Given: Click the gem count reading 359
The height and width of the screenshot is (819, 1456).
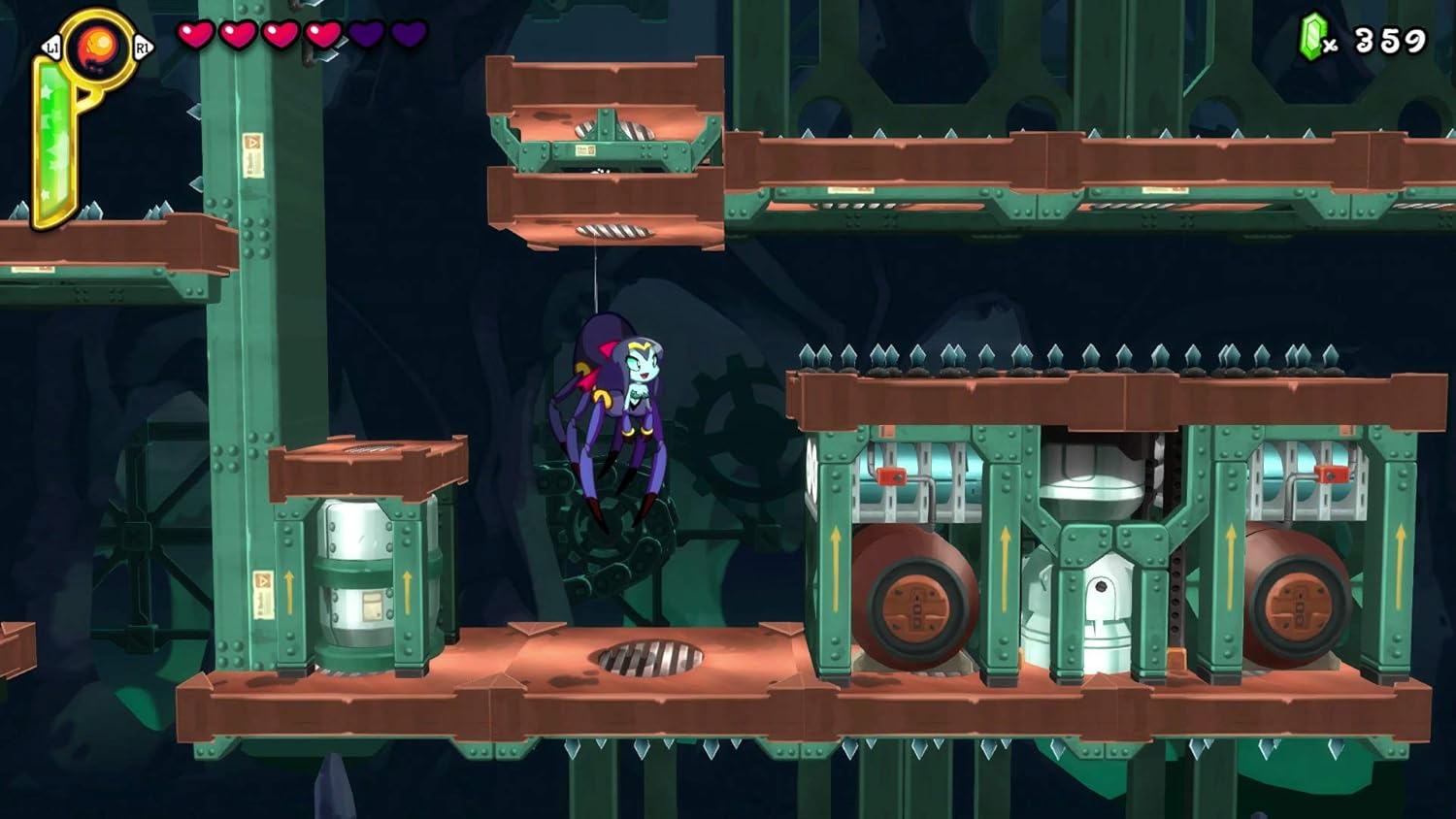Looking at the screenshot, I should 1391,40.
